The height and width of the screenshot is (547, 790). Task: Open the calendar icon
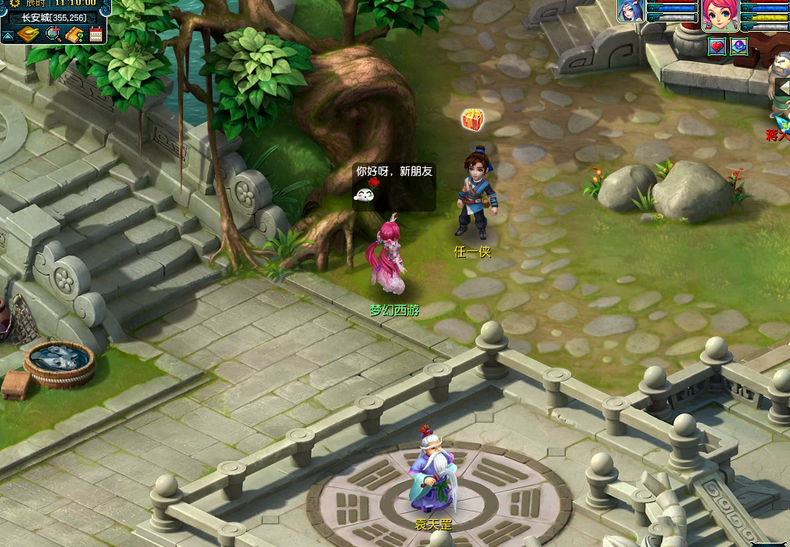(x=96, y=35)
